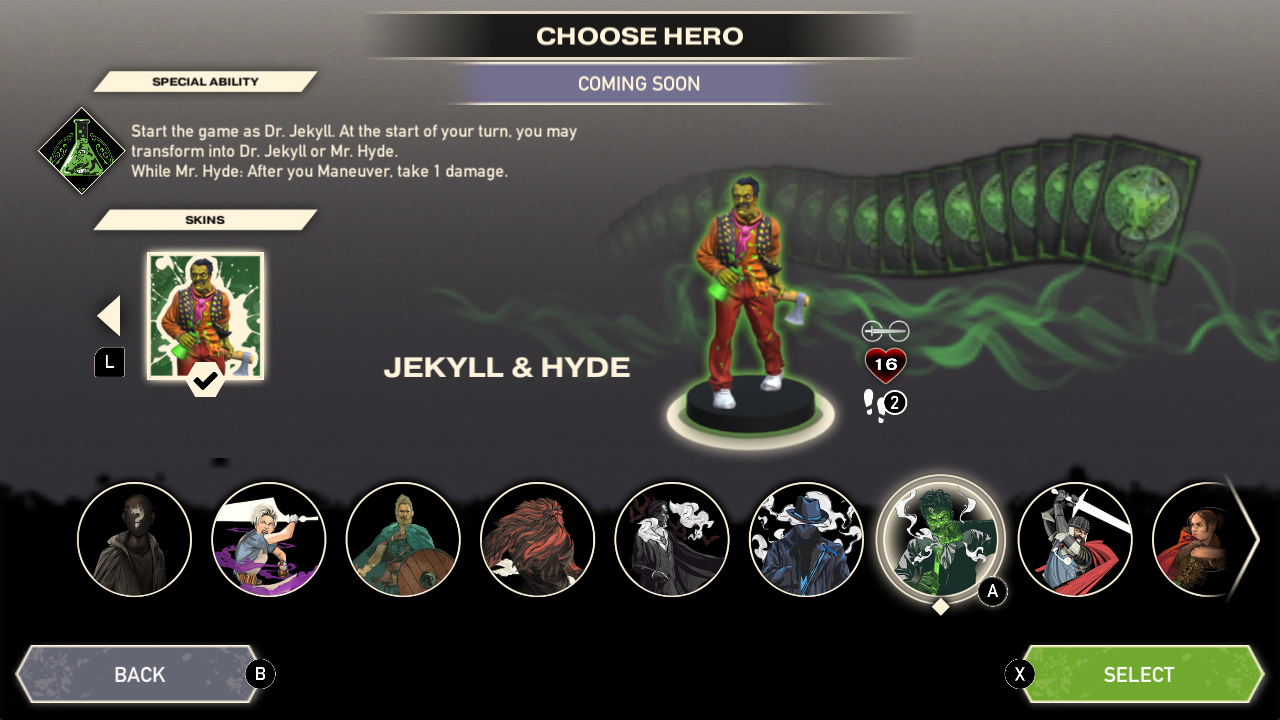Click the heart icon showing 16 health
Screen dimensions: 1280x720
click(884, 365)
